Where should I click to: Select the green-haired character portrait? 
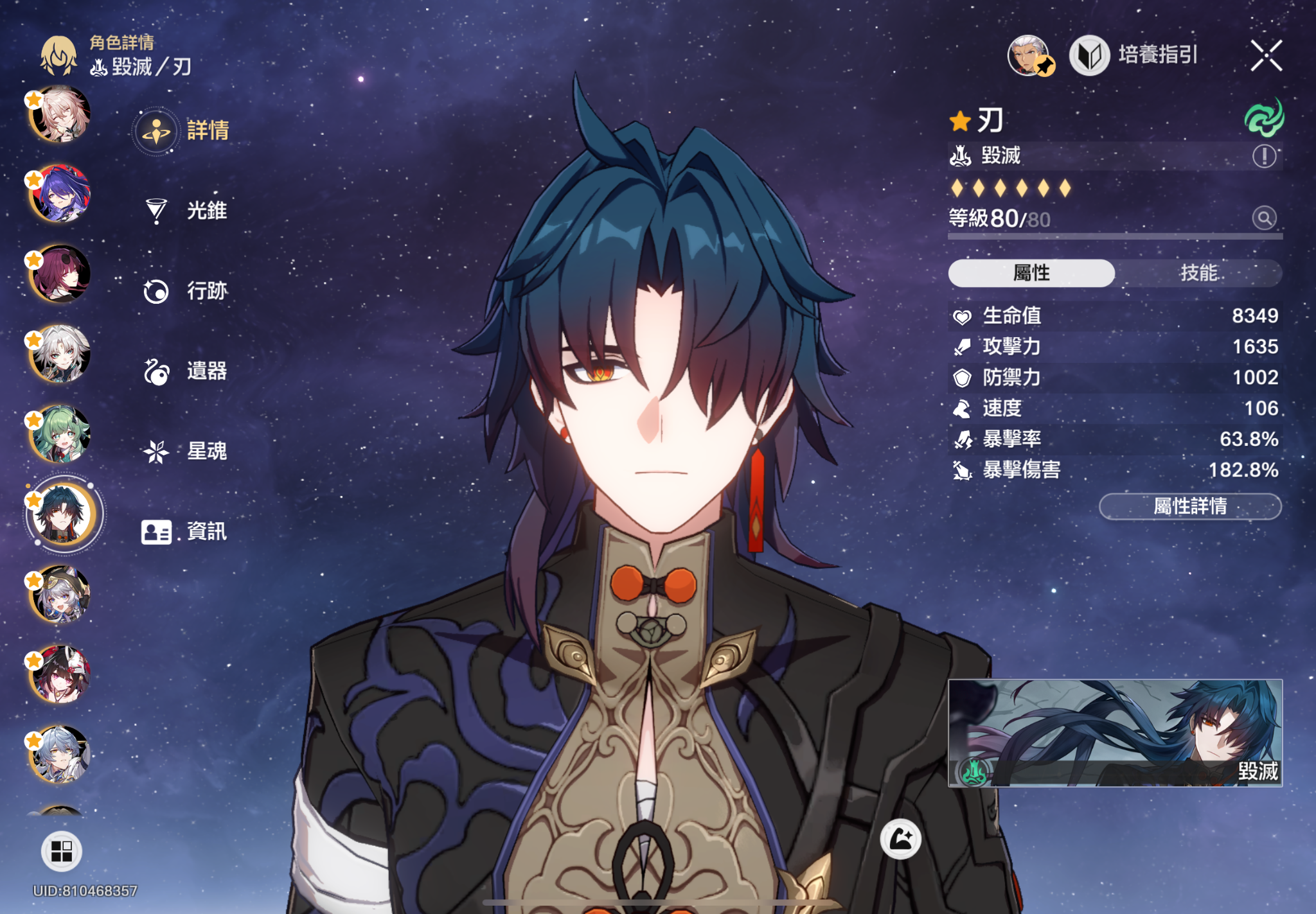point(61,434)
